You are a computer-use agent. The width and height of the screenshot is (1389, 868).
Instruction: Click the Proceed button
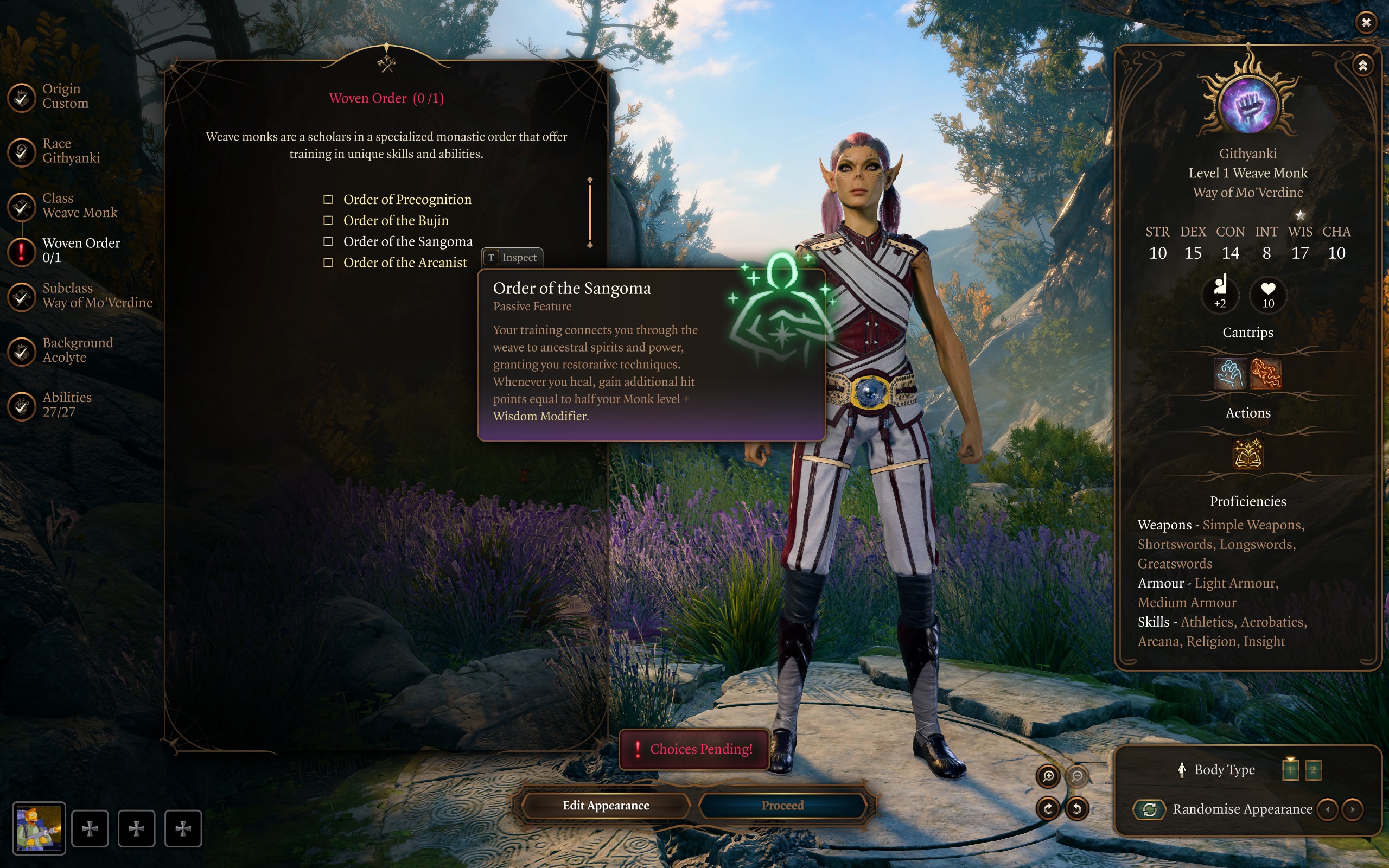coord(782,806)
